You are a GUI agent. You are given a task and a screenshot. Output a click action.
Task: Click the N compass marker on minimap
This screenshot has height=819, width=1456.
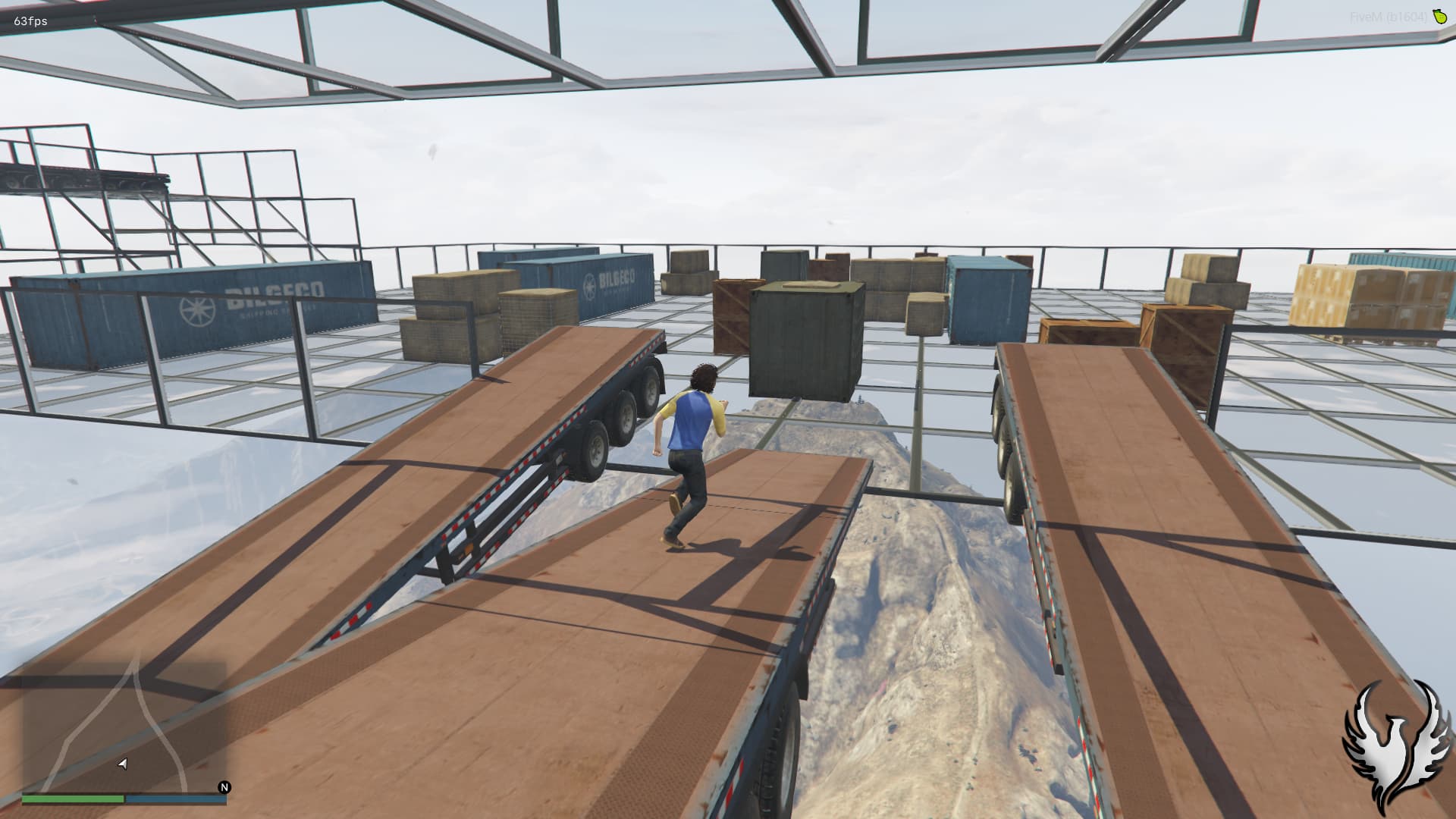224,788
